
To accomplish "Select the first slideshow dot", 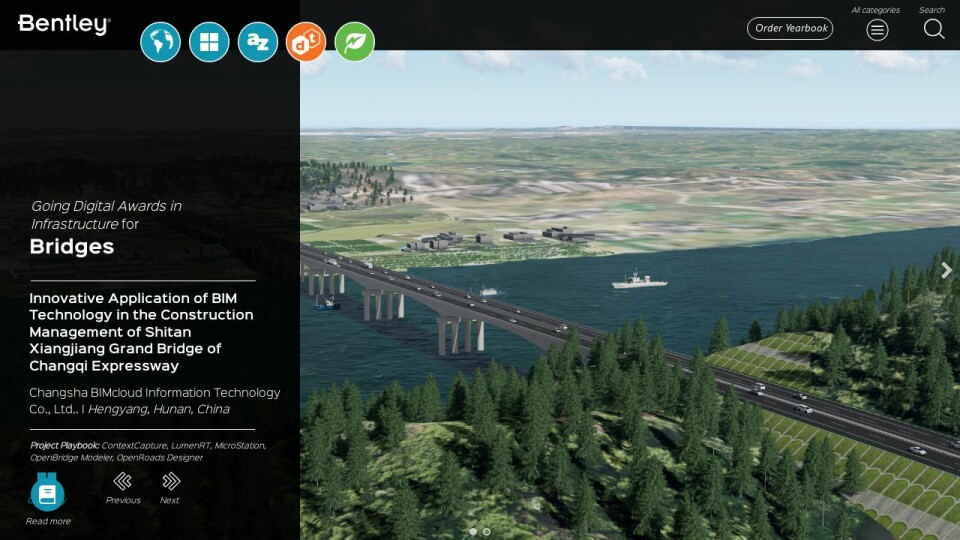I will (473, 532).
